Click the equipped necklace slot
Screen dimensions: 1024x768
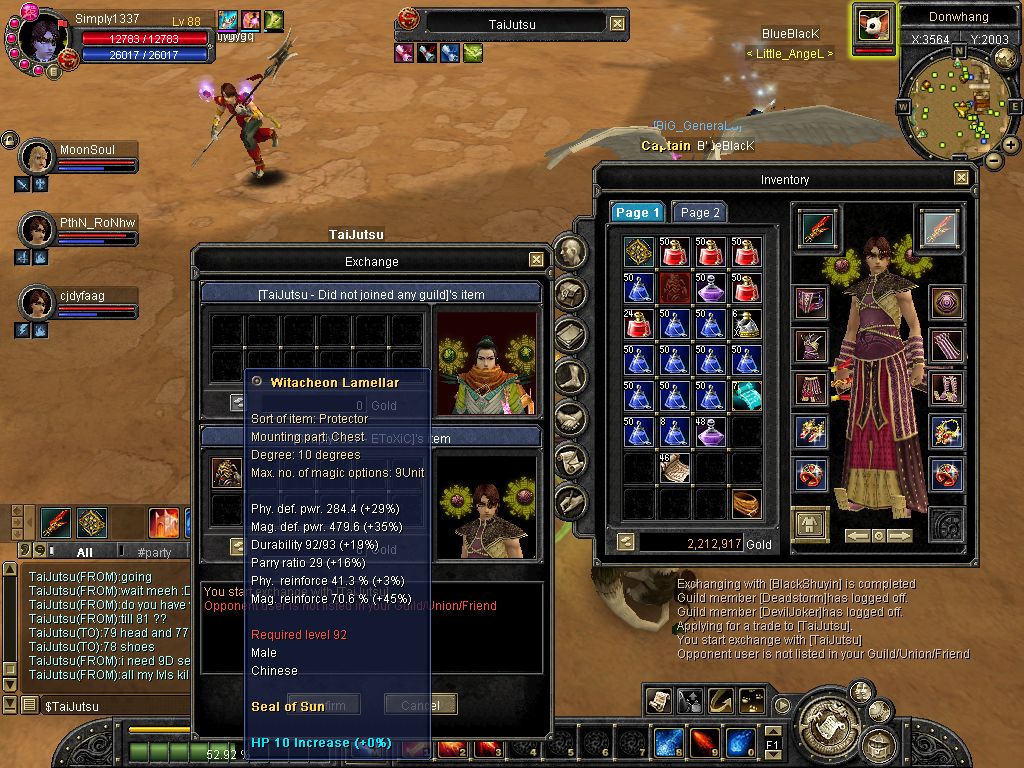coord(946,431)
